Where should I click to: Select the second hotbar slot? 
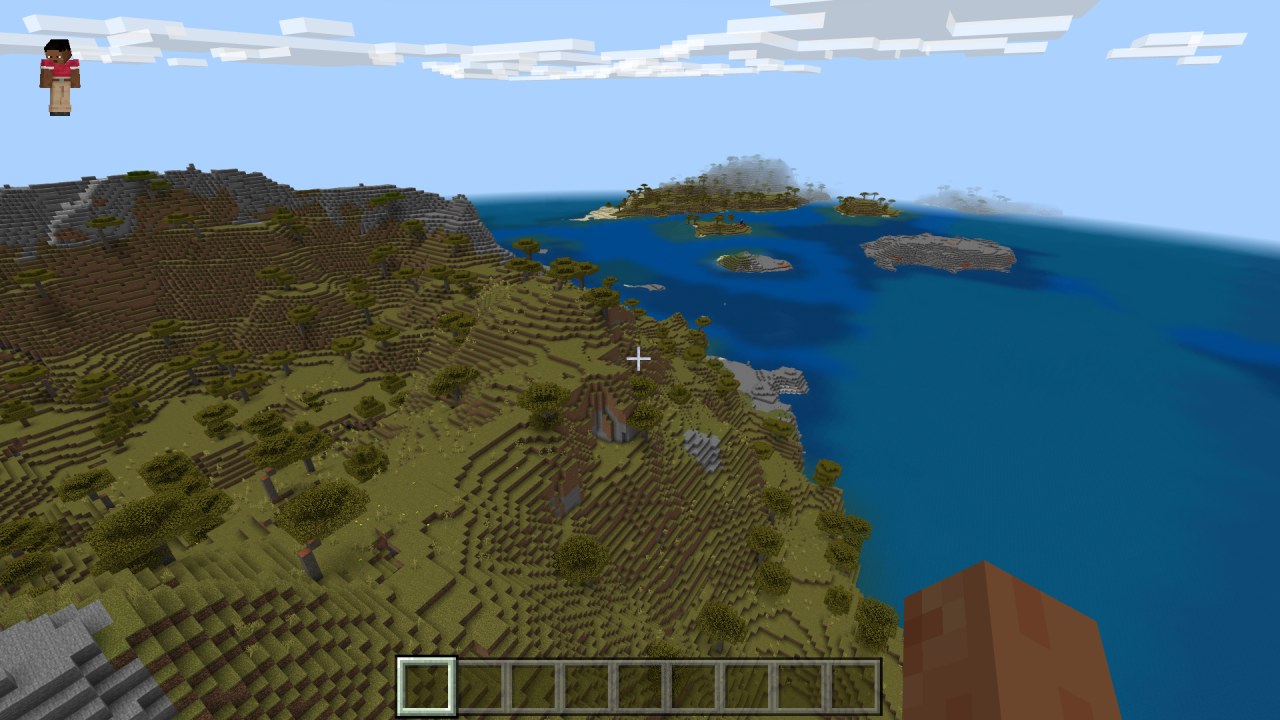(479, 685)
